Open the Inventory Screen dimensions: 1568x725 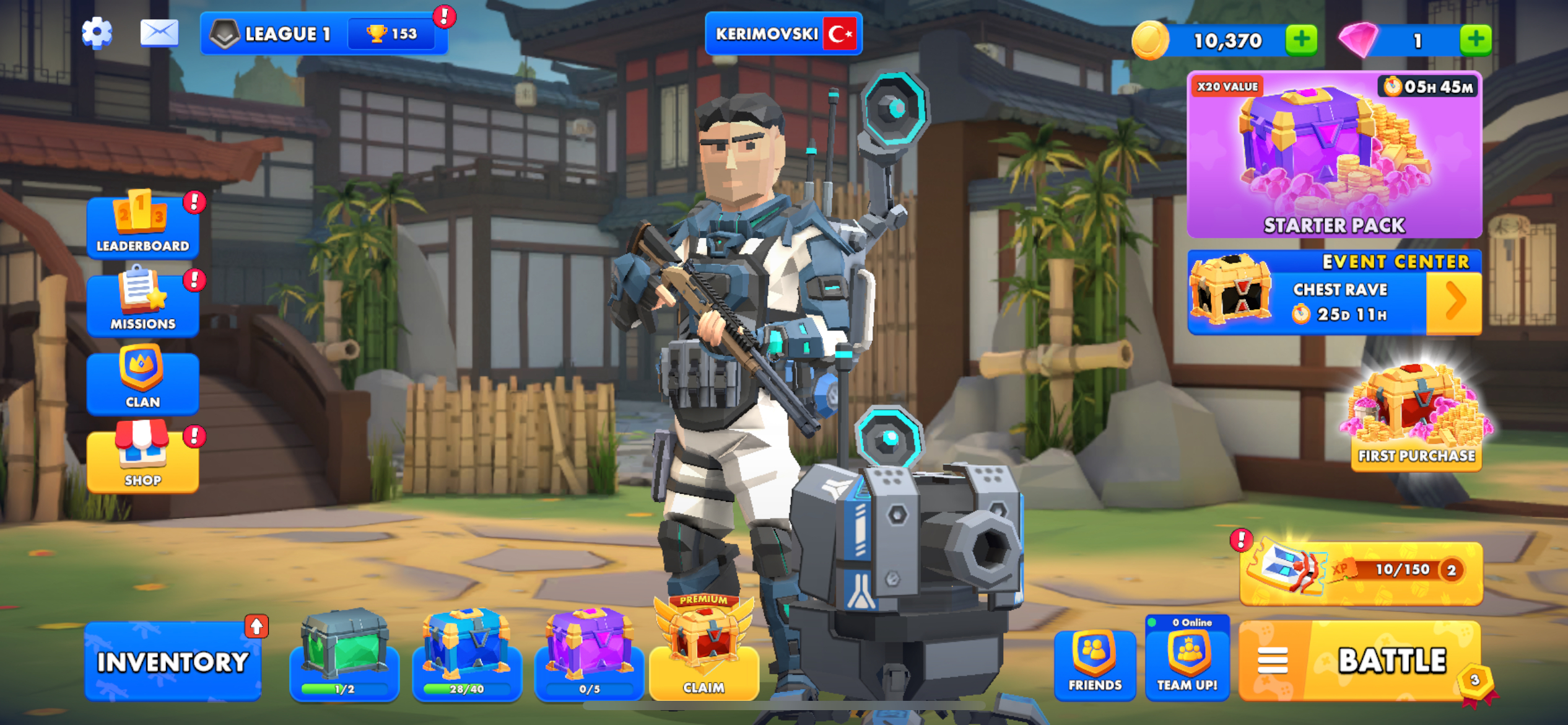tap(173, 662)
